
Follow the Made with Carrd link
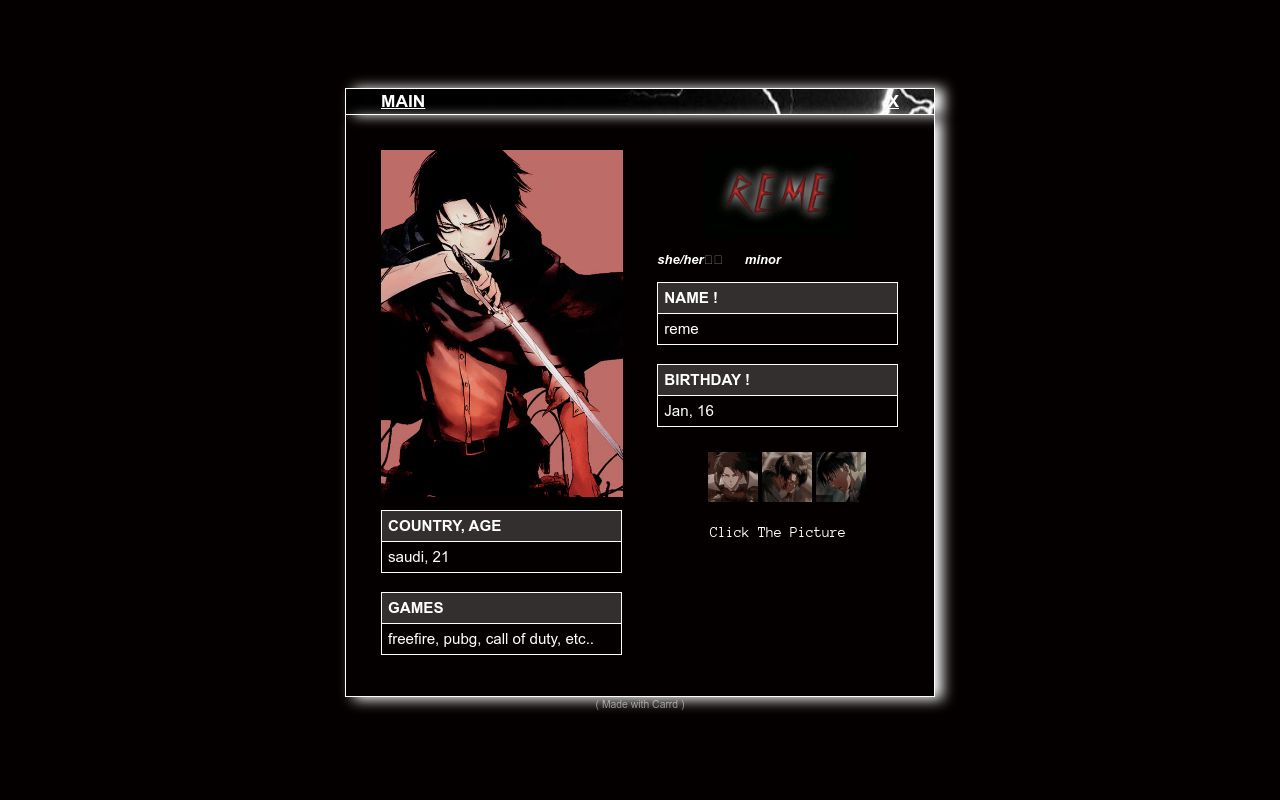tap(640, 704)
